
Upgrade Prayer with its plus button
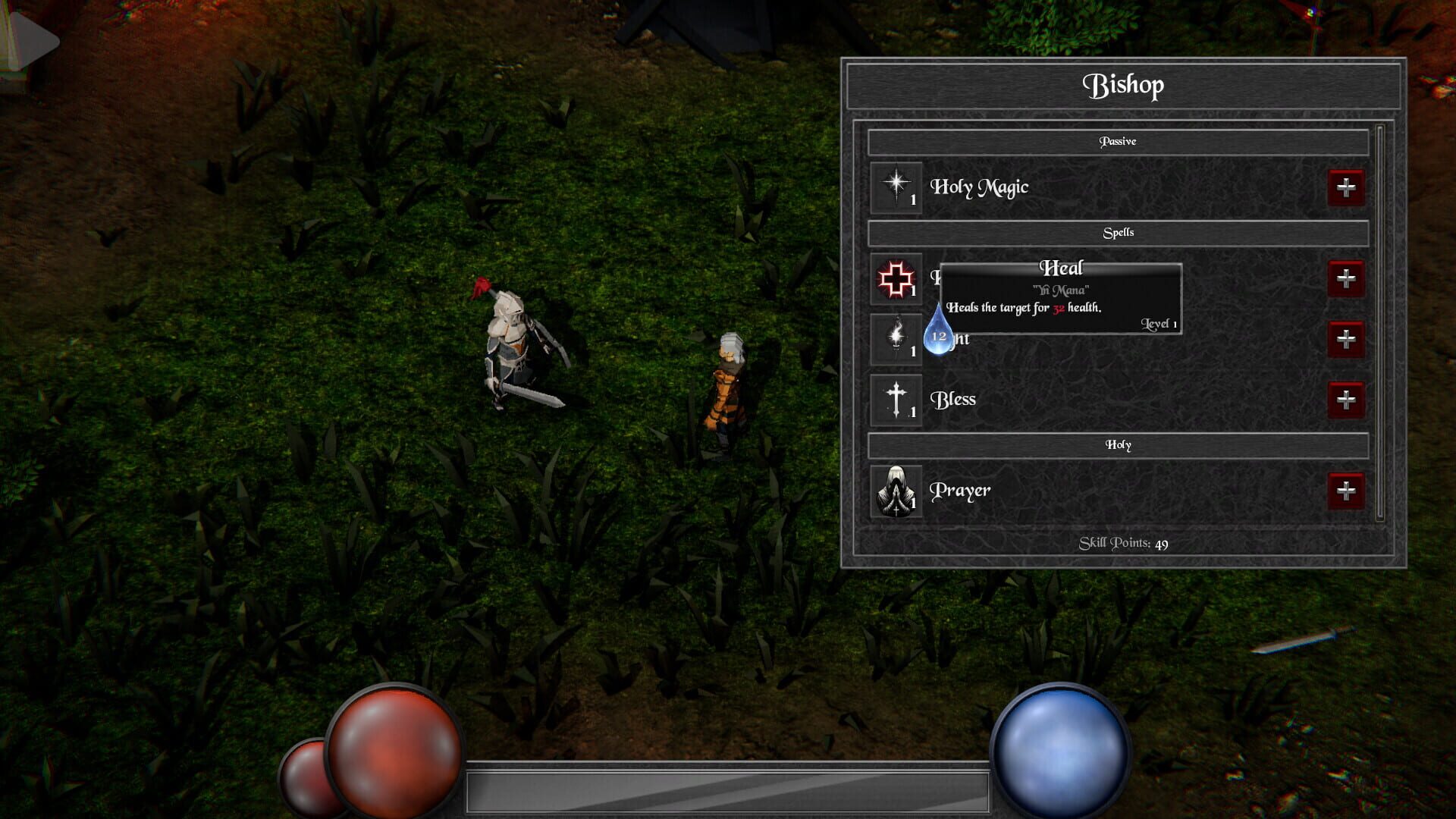point(1346,491)
